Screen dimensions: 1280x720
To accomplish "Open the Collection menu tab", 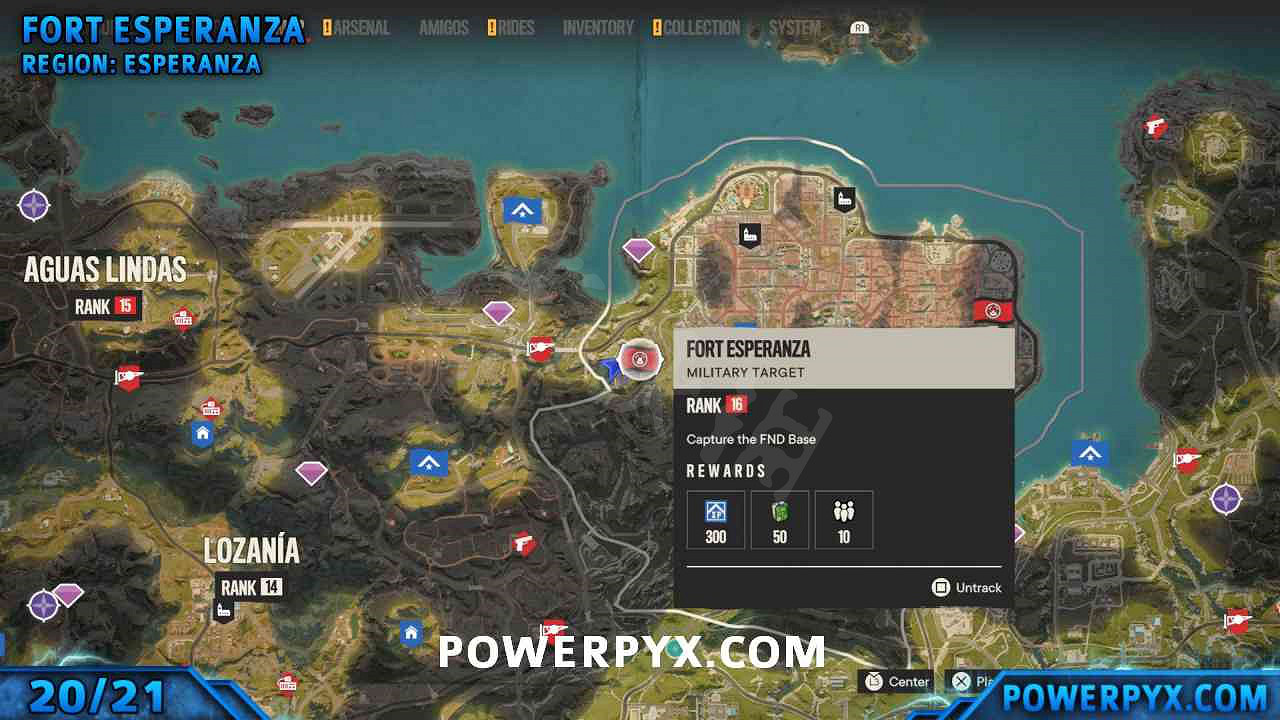I will (700, 28).
